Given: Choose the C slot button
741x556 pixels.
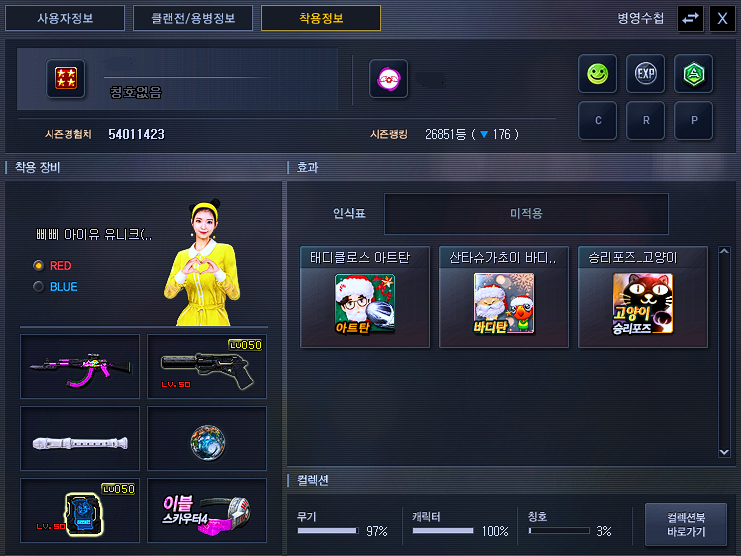Looking at the screenshot, I should pos(597,121).
